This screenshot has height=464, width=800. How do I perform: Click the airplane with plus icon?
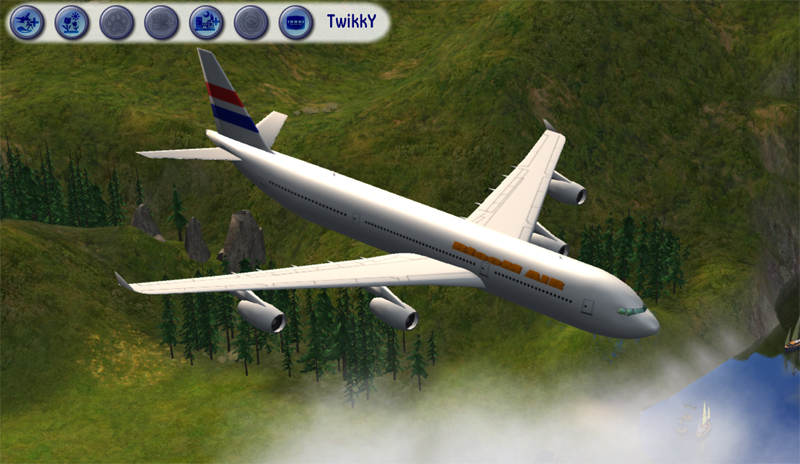pyautogui.click(x=27, y=22)
